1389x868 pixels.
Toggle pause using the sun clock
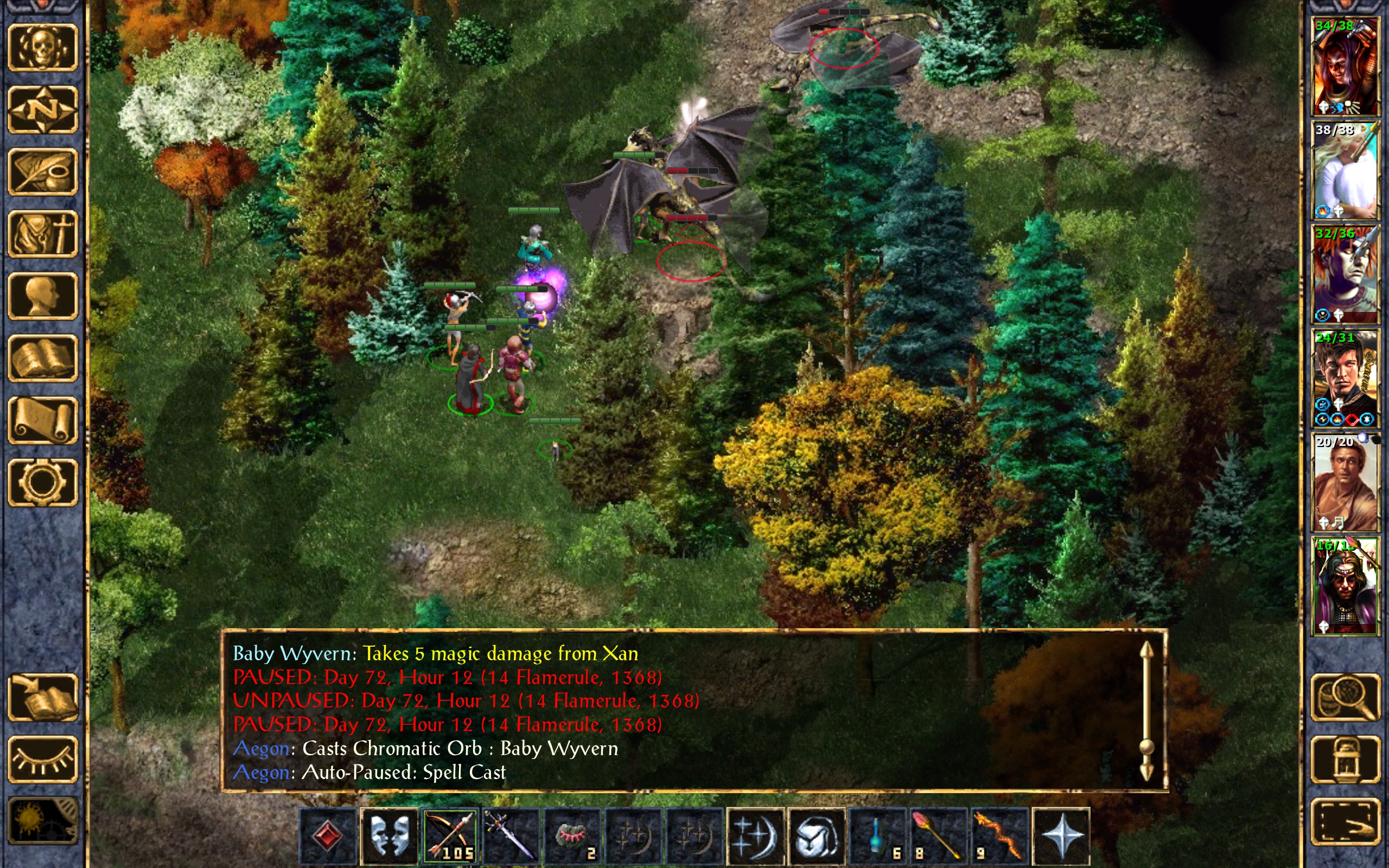click(x=42, y=821)
